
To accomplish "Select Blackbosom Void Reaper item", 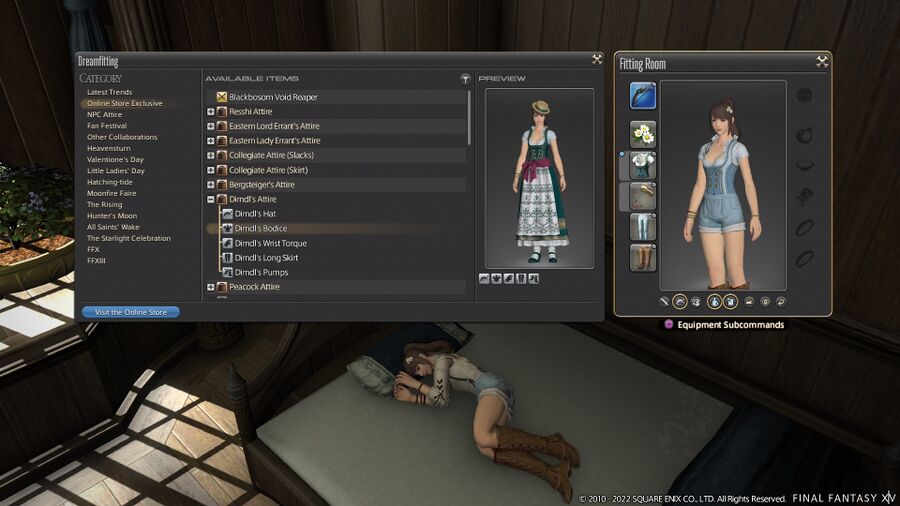I will click(x=274, y=97).
